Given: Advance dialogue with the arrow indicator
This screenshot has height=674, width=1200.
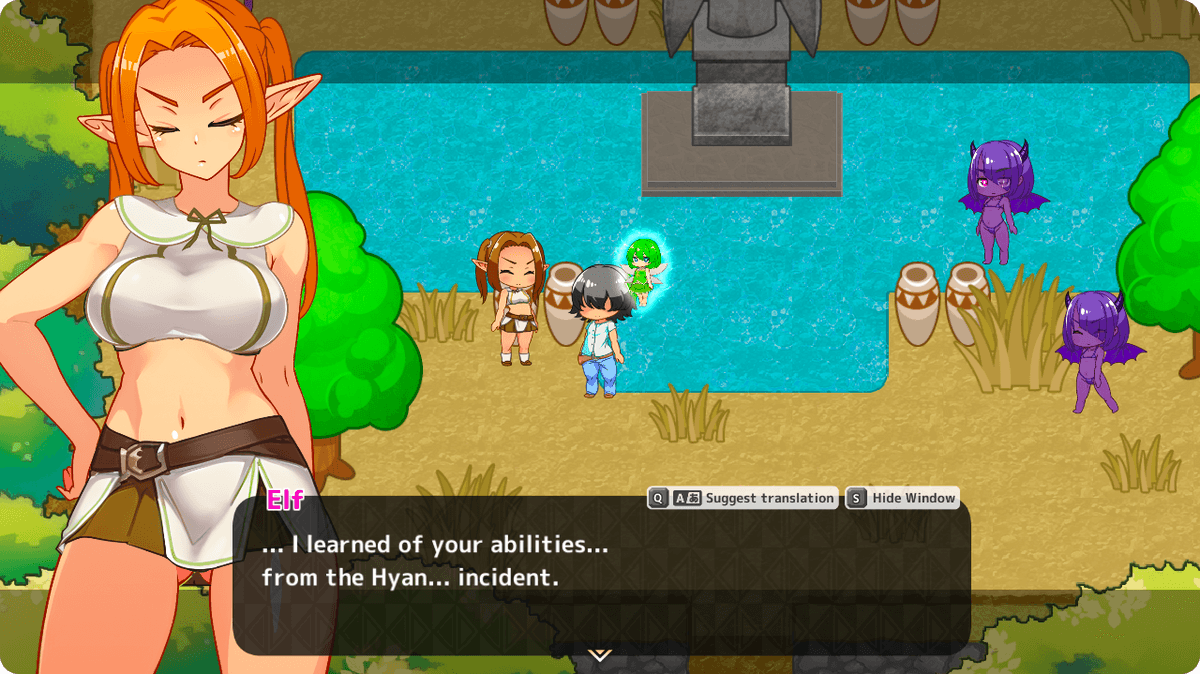Looking at the screenshot, I should [599, 655].
